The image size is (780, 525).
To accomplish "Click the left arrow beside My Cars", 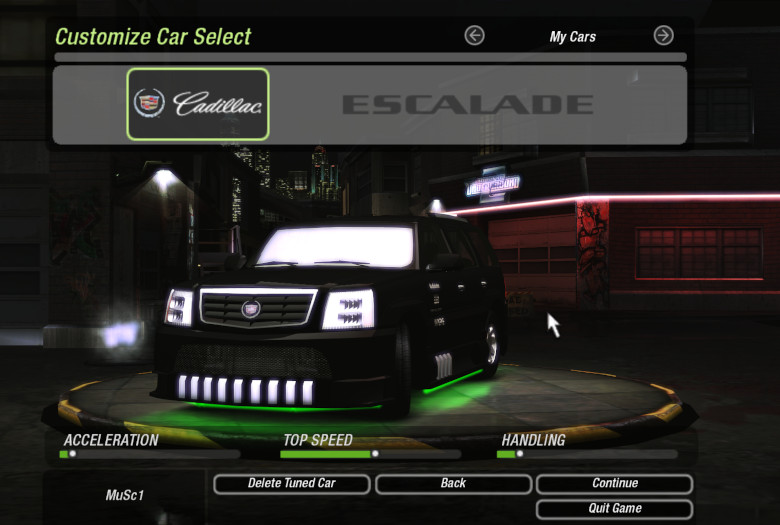I will point(475,36).
